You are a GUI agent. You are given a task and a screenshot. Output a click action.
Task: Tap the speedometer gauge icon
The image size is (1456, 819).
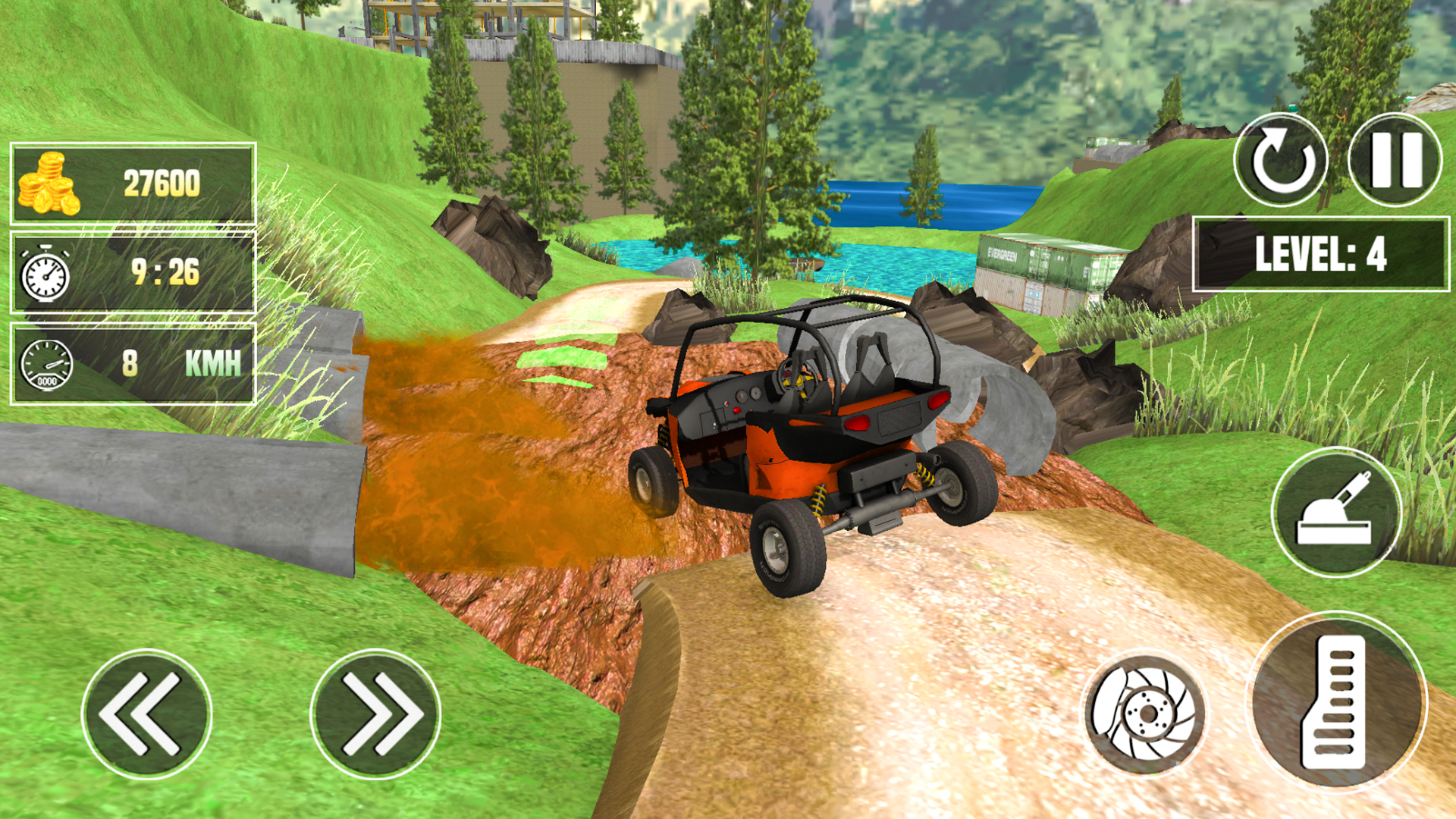48,366
